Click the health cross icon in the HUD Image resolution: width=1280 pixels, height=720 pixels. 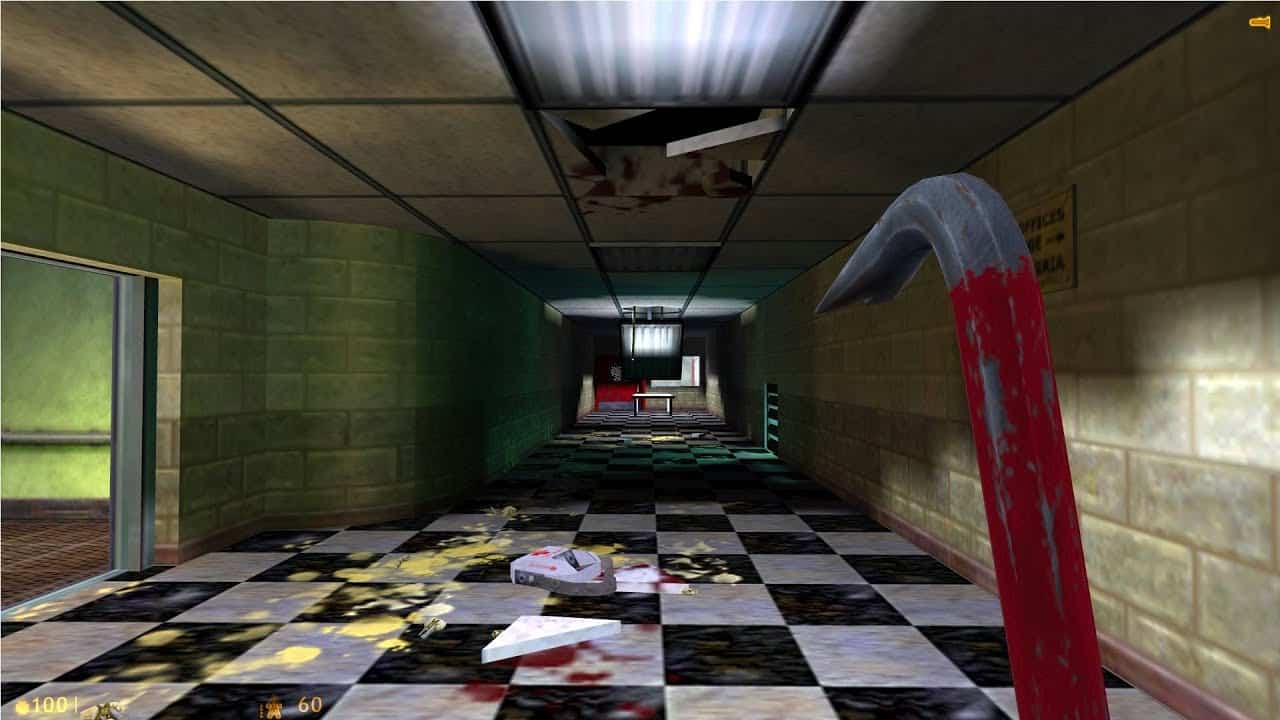click(22, 705)
